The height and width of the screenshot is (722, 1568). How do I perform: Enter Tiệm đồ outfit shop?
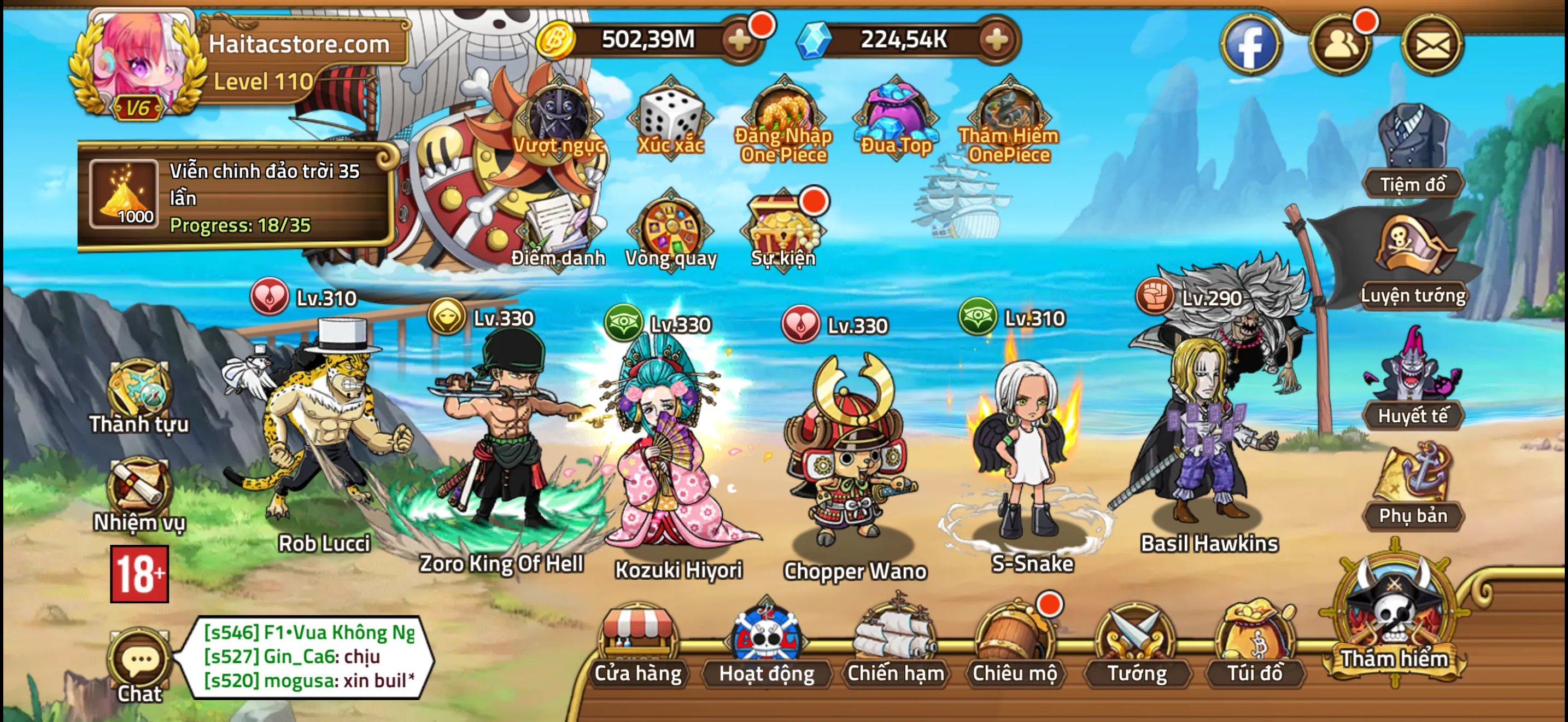pos(1412,152)
